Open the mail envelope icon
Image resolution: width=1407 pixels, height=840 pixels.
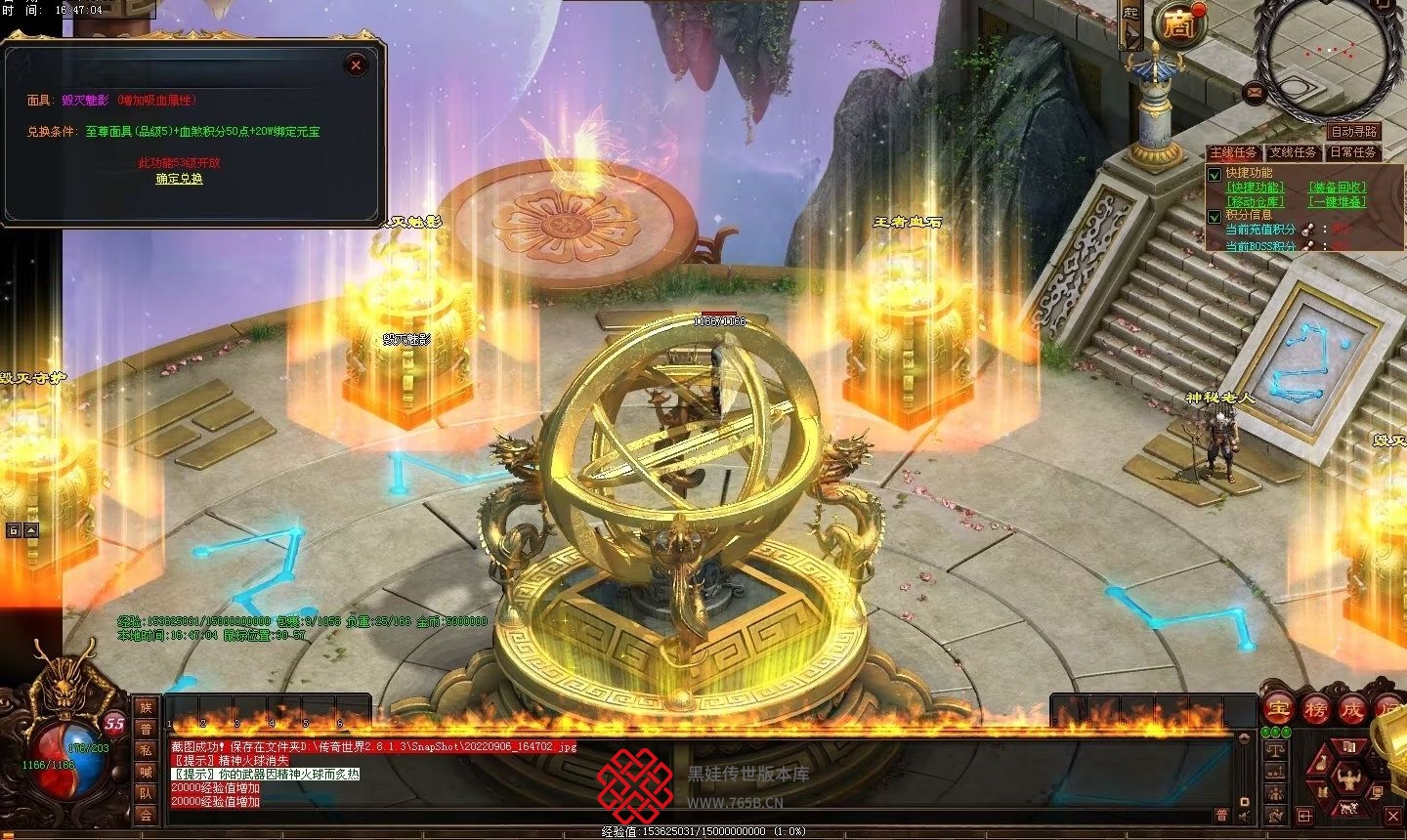click(1254, 93)
